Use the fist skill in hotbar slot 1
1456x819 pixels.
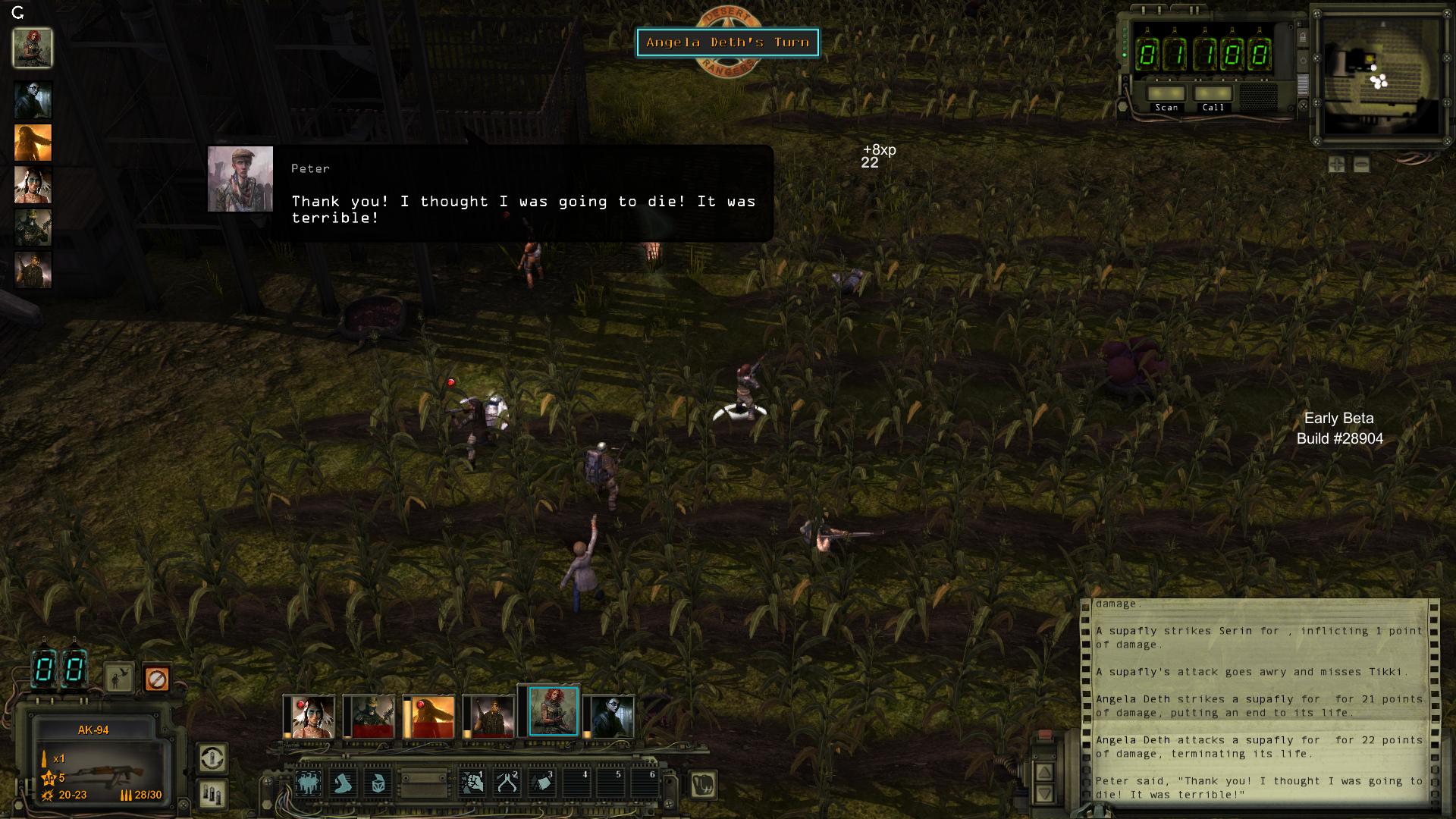[x=472, y=783]
